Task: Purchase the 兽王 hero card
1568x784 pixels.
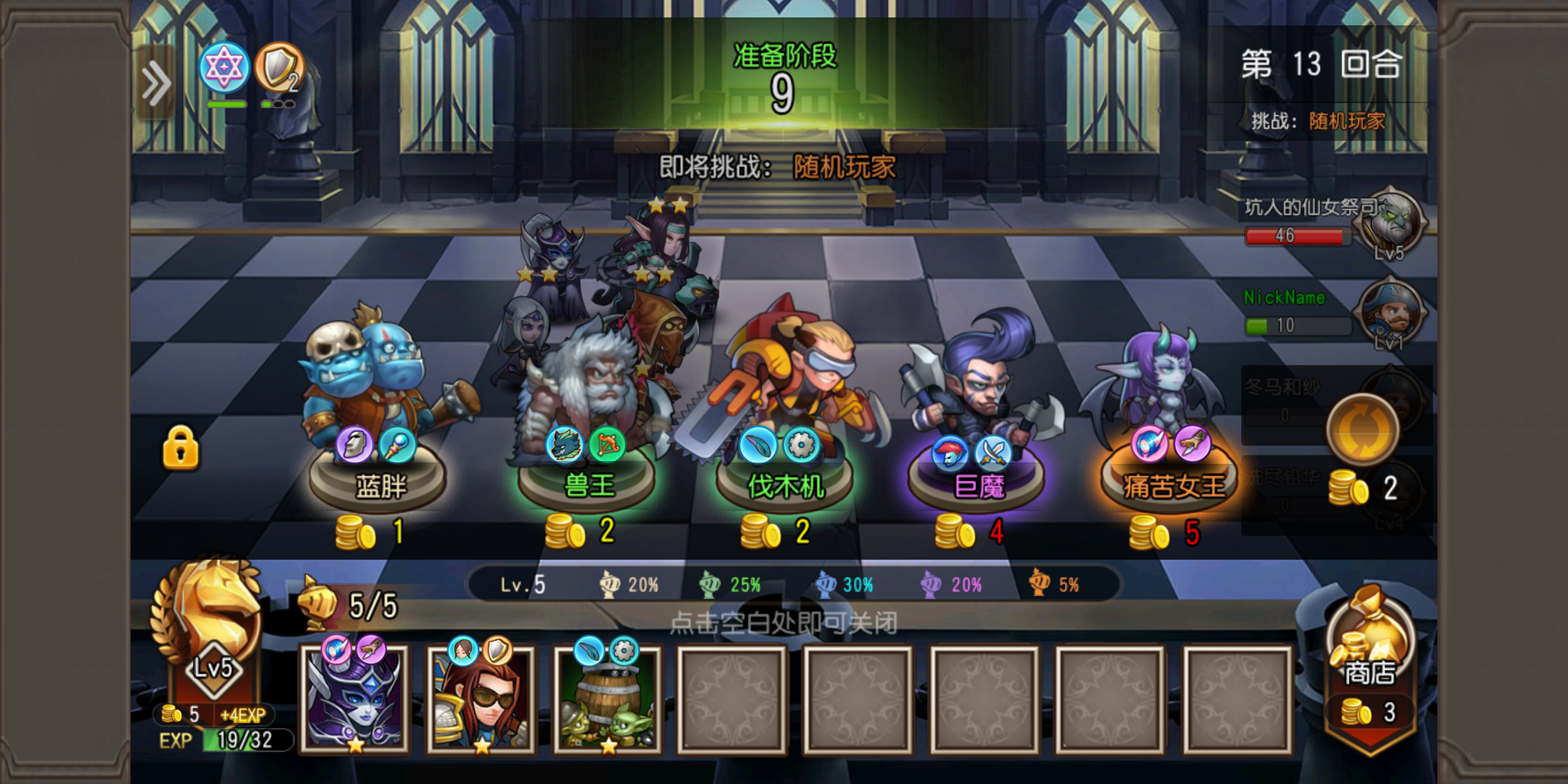Action: point(586,429)
